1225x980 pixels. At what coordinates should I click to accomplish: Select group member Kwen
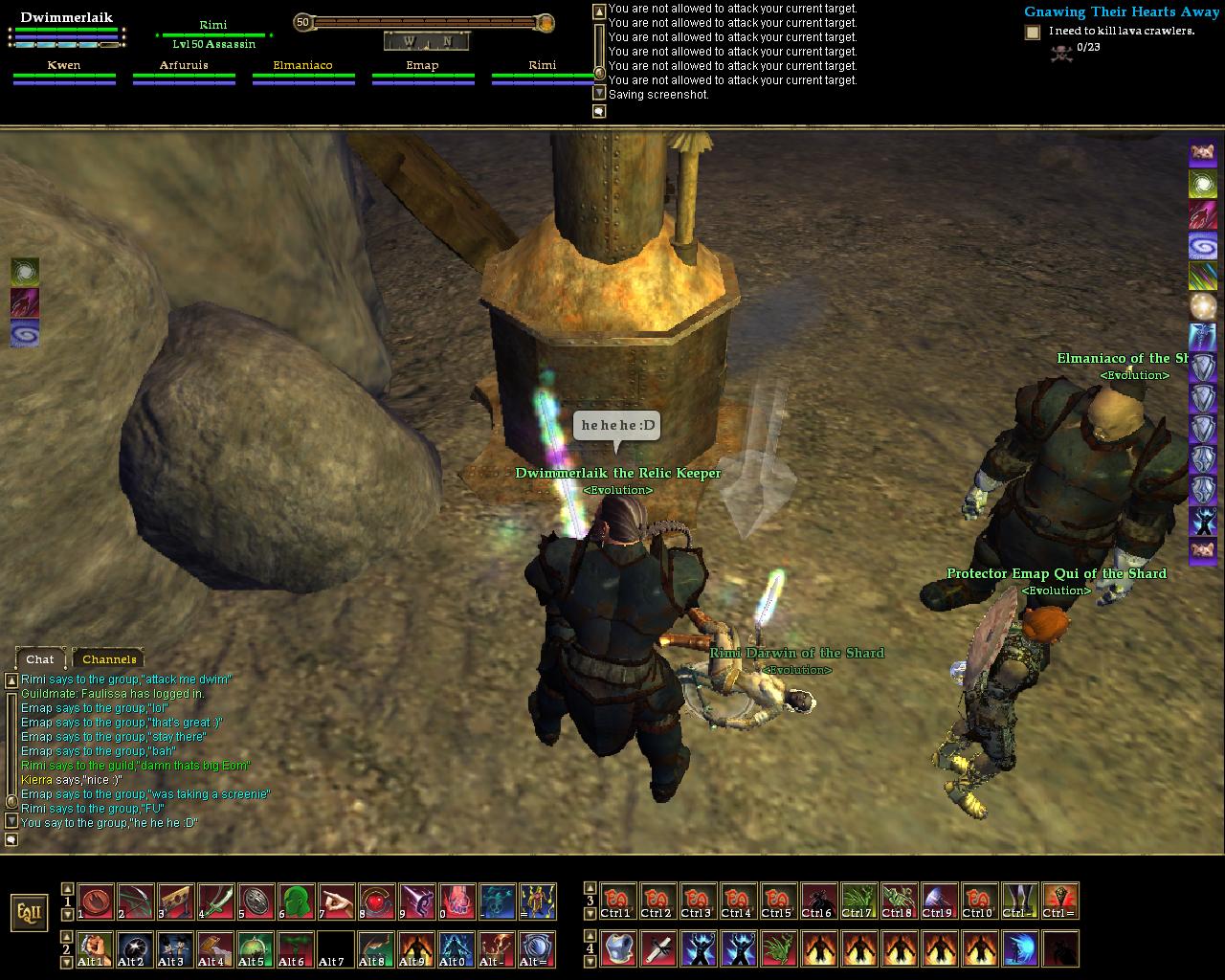[64, 66]
